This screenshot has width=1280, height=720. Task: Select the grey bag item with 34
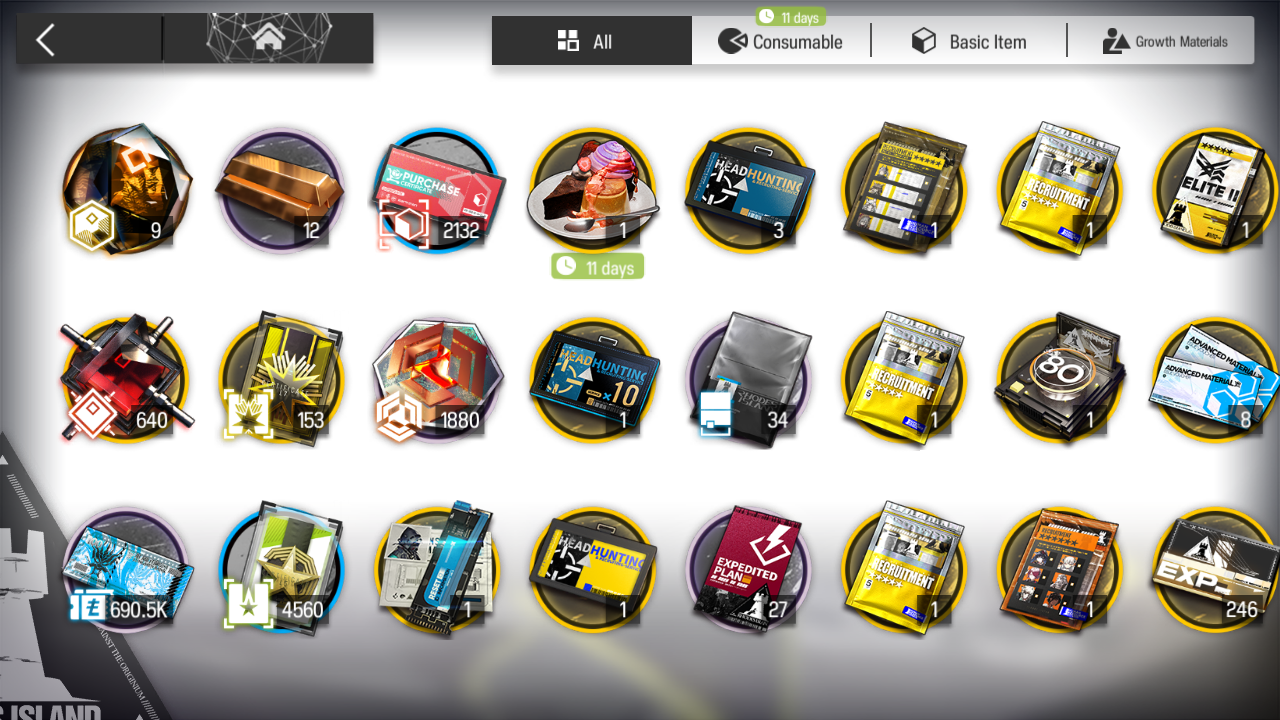[750, 380]
